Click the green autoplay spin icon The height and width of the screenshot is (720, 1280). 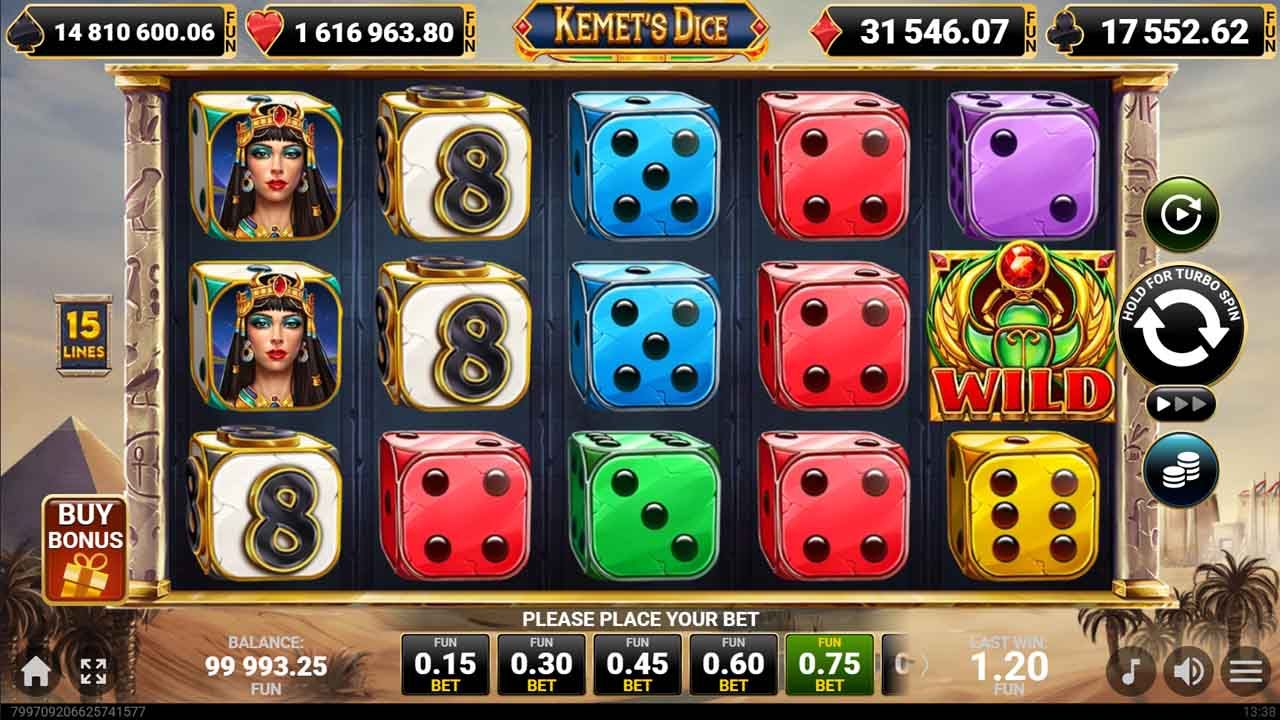click(1183, 213)
